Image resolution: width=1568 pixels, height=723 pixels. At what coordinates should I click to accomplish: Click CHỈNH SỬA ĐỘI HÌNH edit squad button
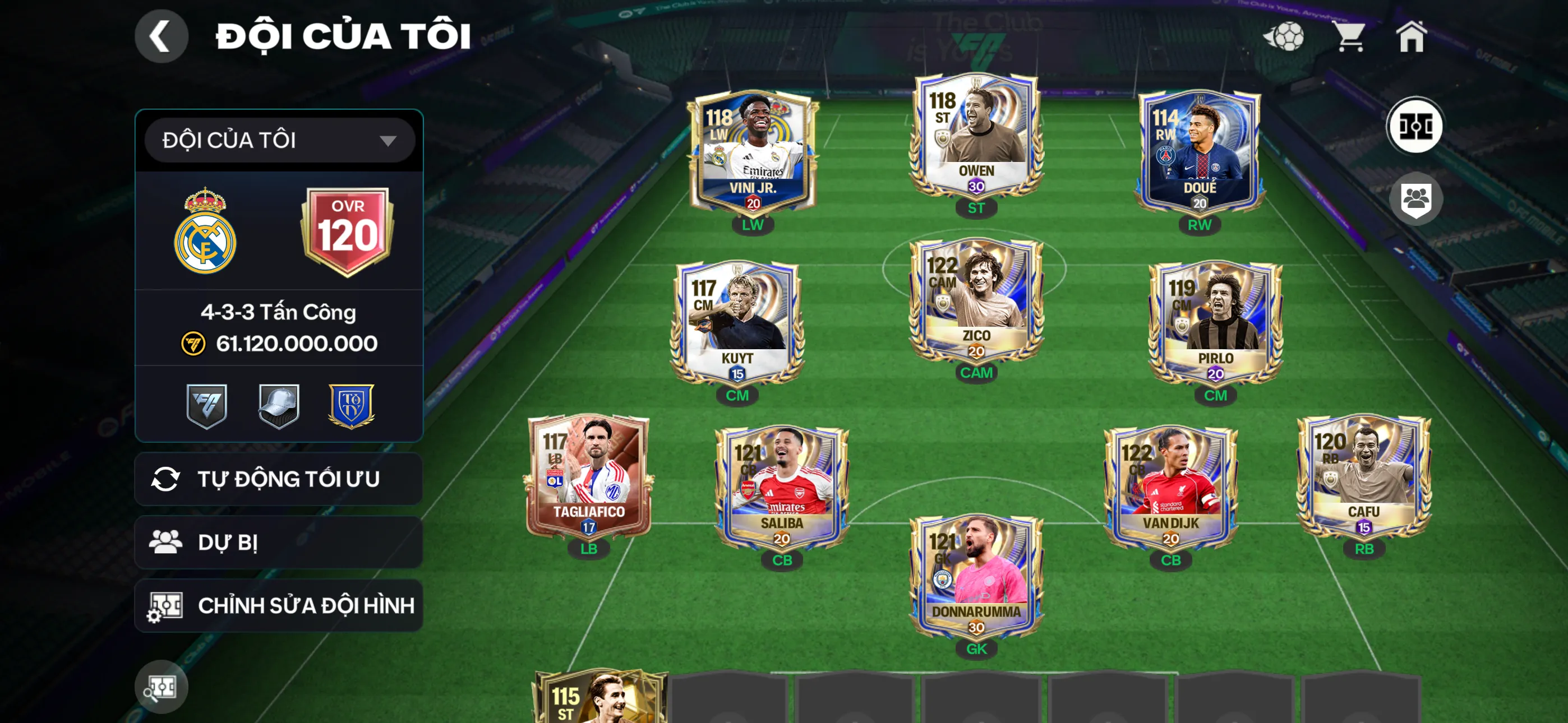point(279,605)
